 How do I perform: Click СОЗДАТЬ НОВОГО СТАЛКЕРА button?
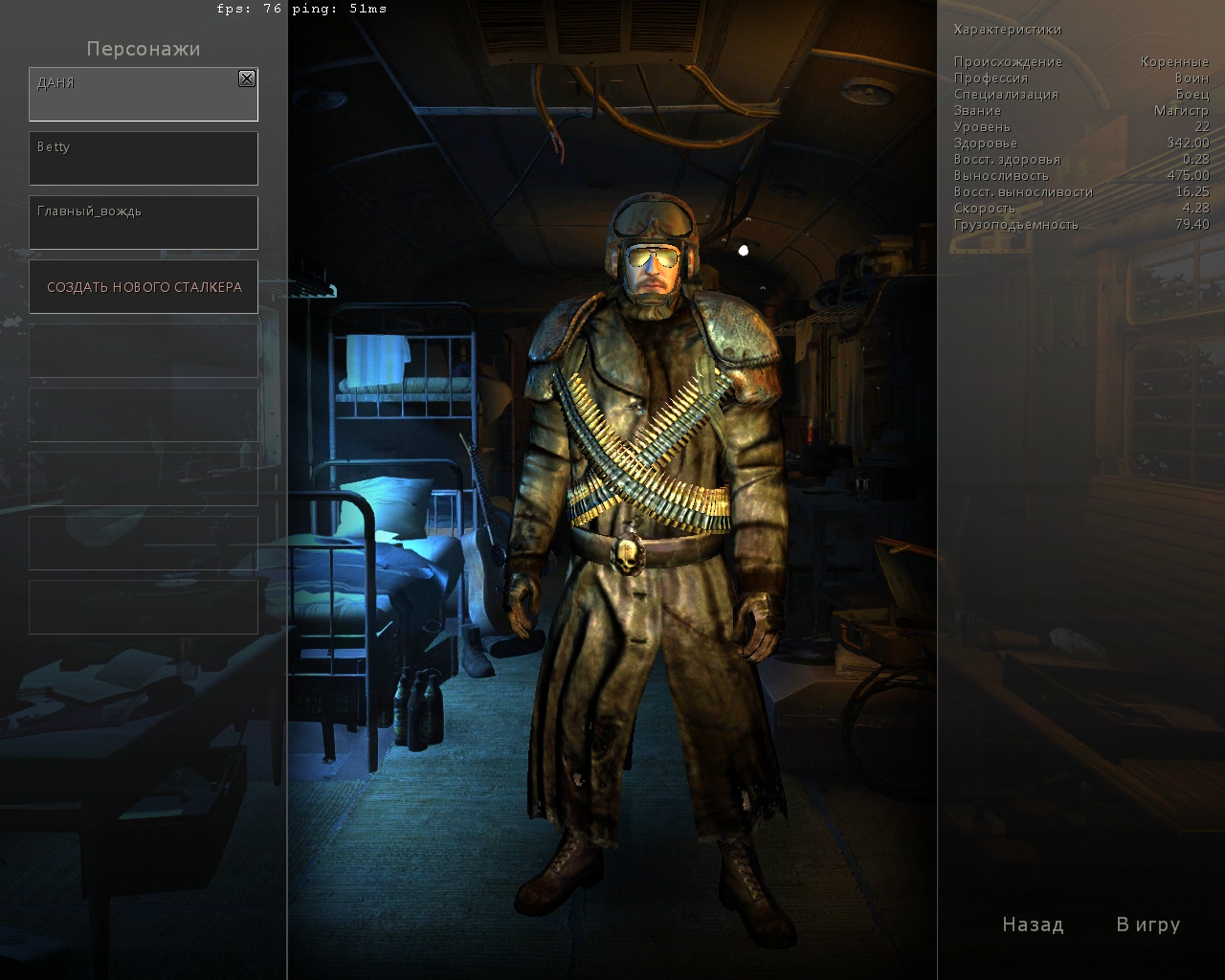pos(144,287)
